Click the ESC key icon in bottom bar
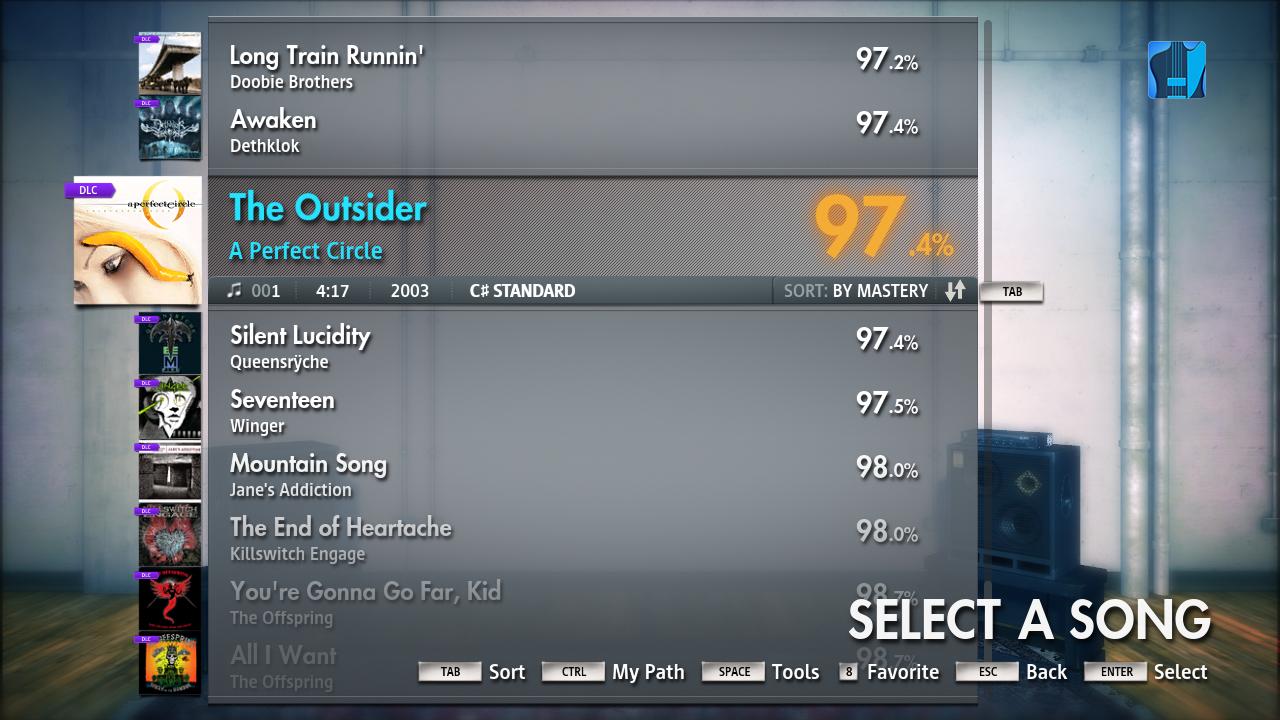Image resolution: width=1280 pixels, height=720 pixels. 987,672
